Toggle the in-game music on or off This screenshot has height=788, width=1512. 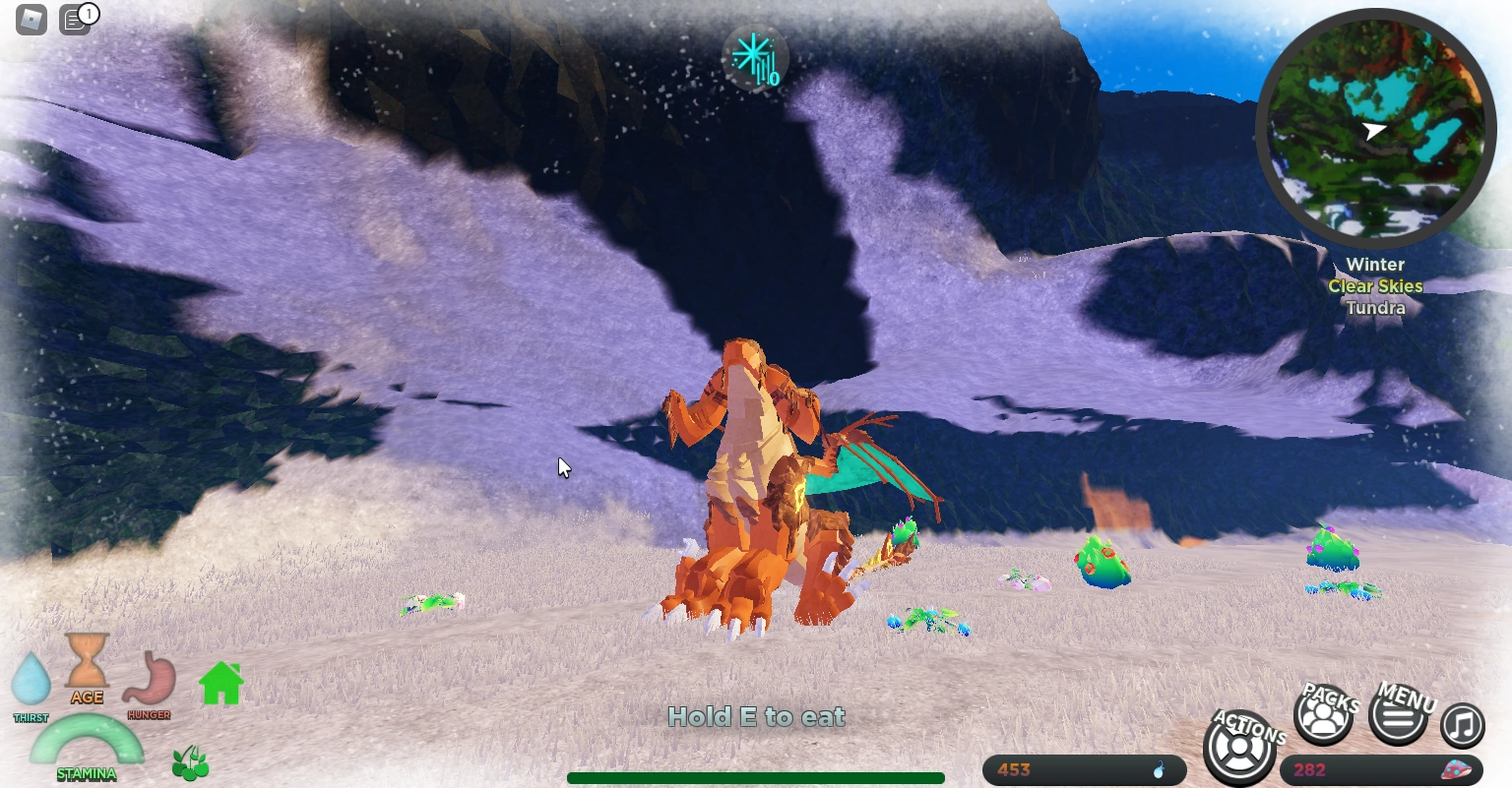point(1463,725)
